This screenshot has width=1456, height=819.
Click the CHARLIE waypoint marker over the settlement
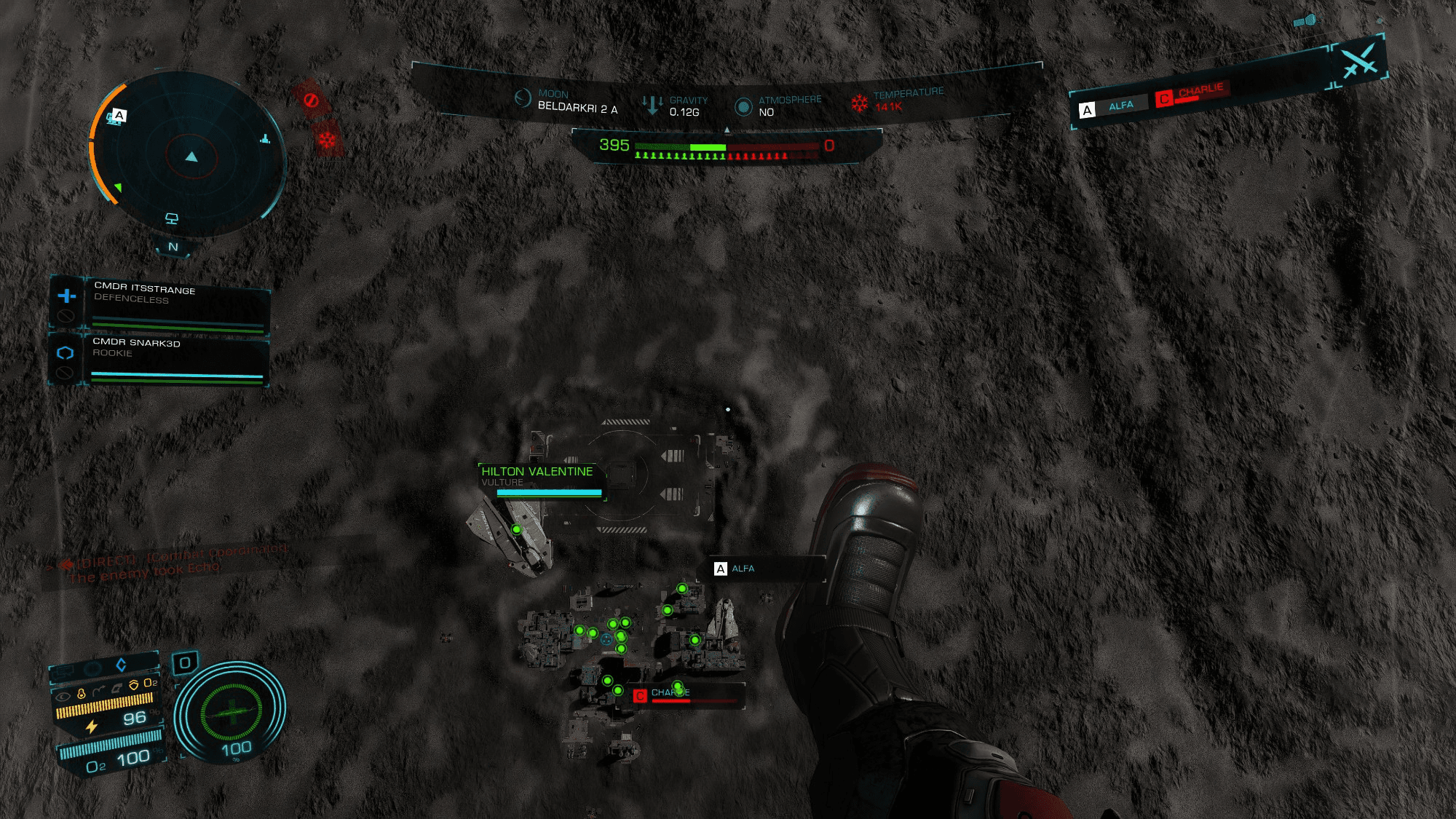[661, 695]
